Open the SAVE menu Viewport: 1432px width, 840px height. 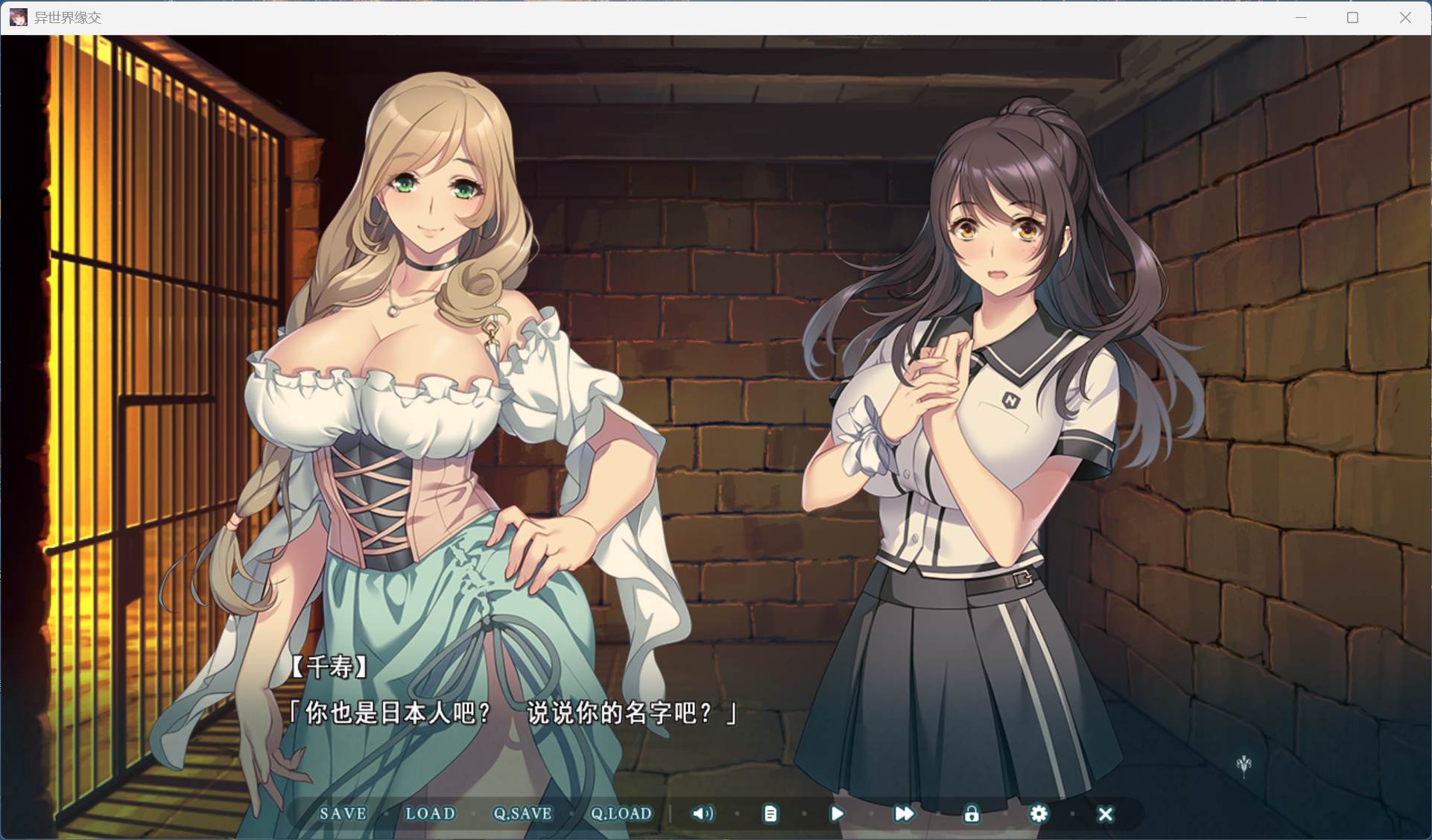click(x=343, y=813)
